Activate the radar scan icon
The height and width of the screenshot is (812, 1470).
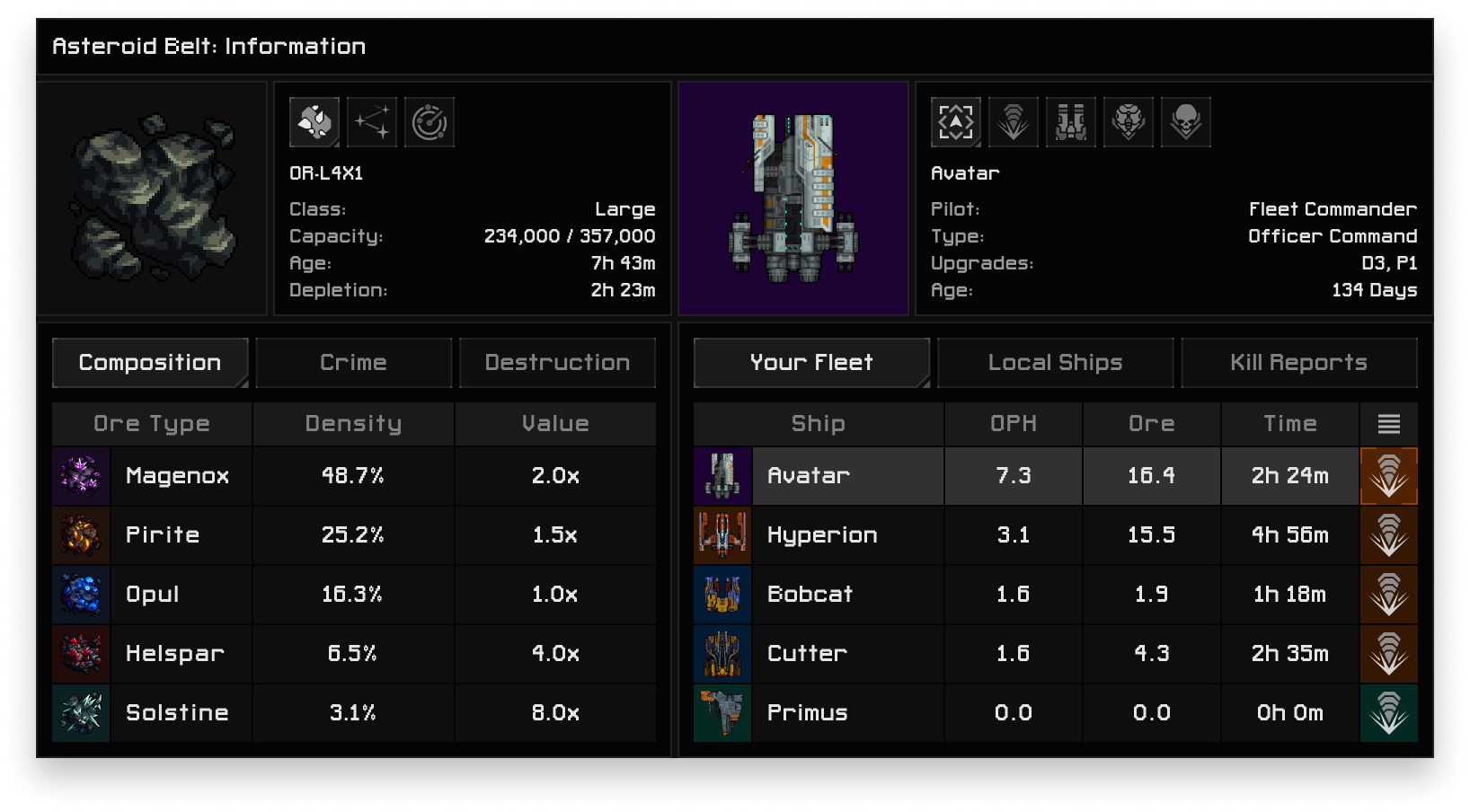pos(429,122)
